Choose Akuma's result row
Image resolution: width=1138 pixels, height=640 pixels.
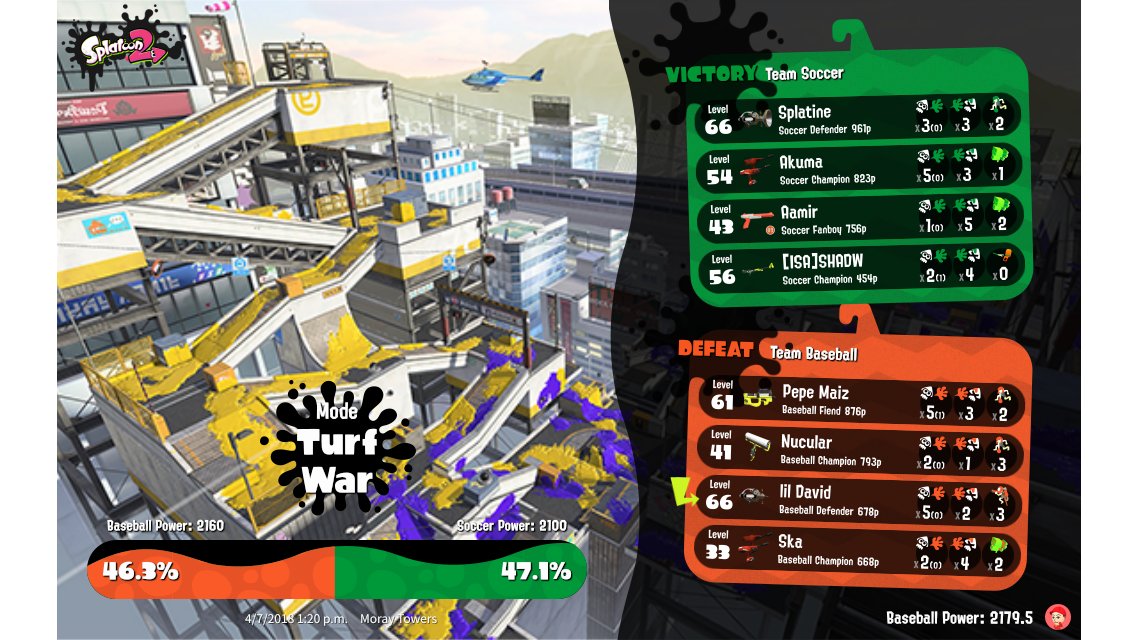(860, 167)
